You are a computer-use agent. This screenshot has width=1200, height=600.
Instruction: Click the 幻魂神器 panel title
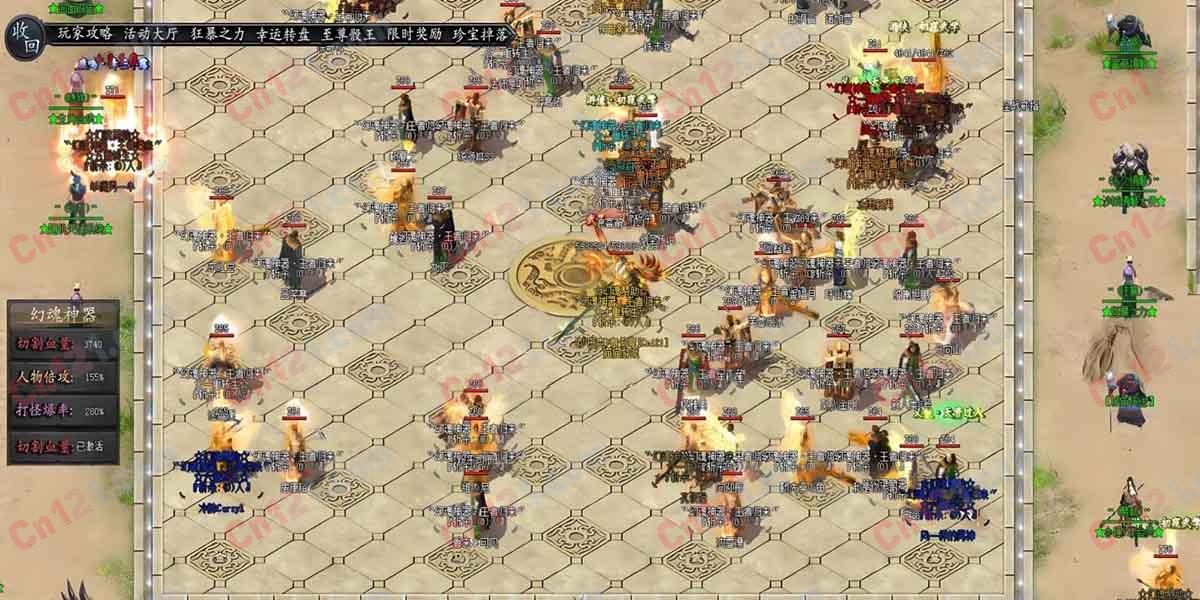[x=62, y=313]
